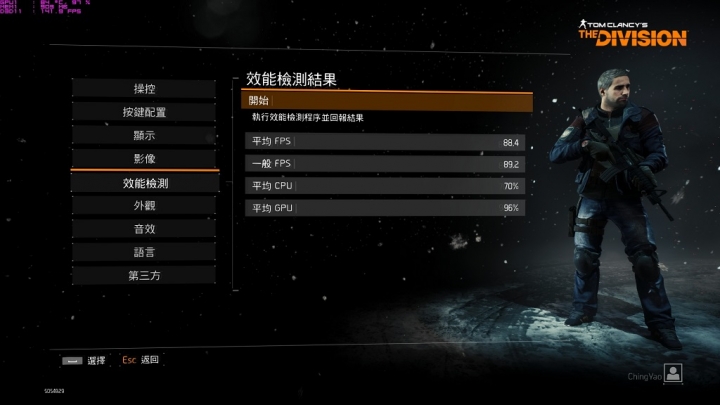Open the 語言 language settings

tap(144, 252)
